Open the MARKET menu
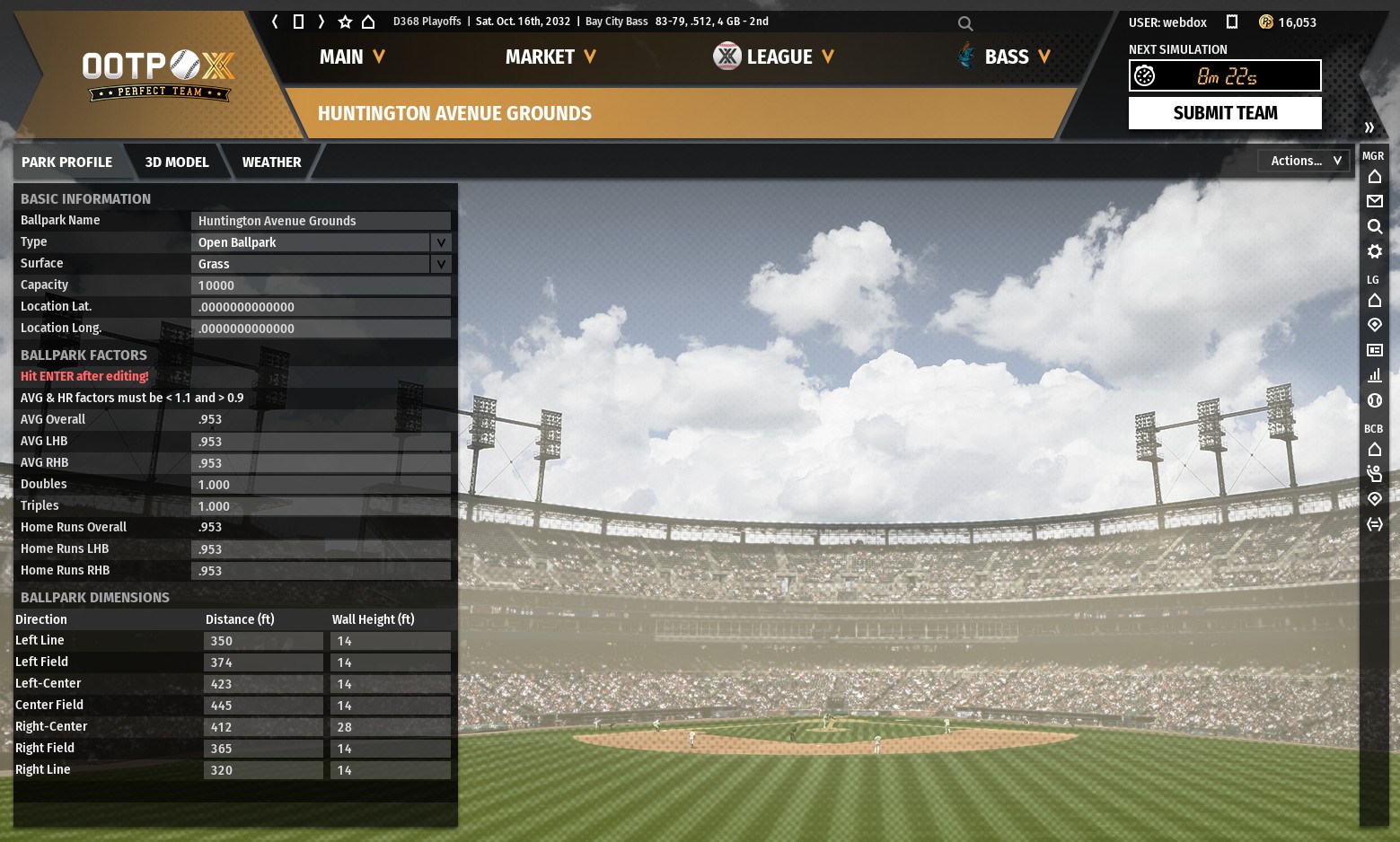The height and width of the screenshot is (842, 1400). 550,57
